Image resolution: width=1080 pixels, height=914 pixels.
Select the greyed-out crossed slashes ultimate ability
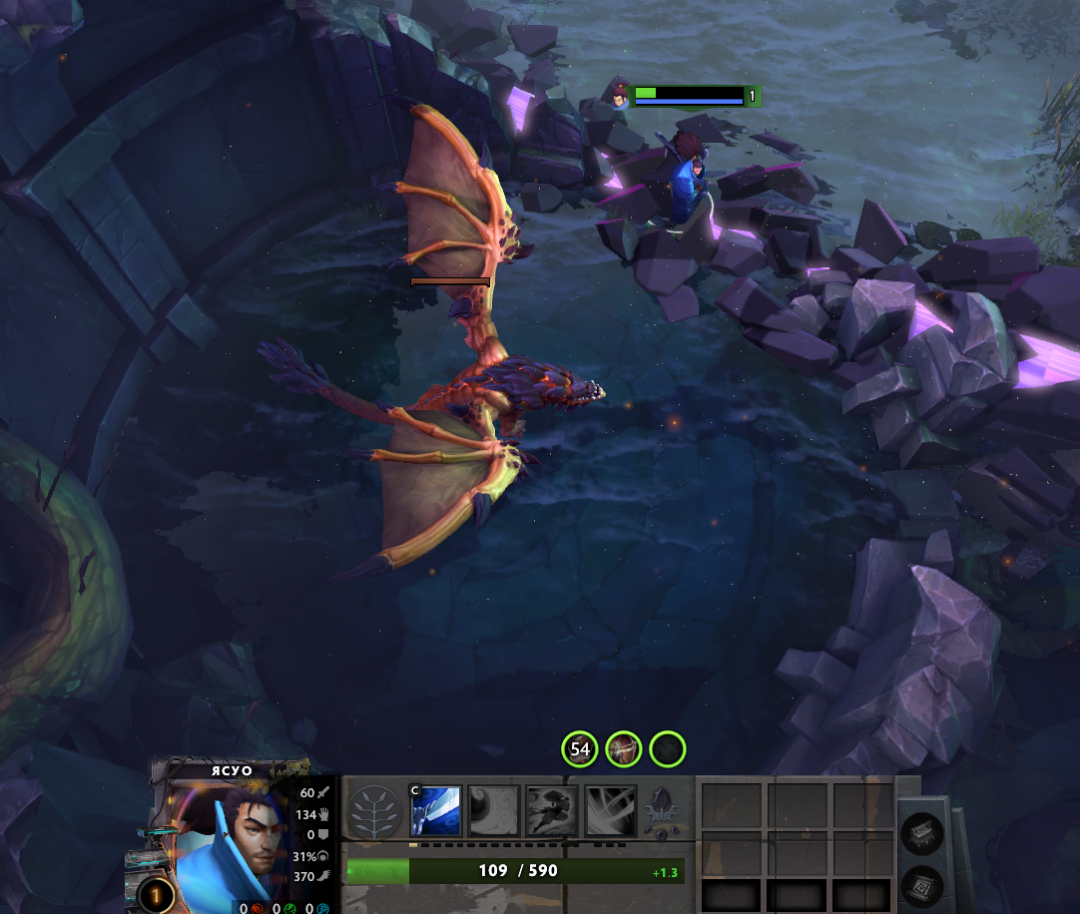point(610,810)
